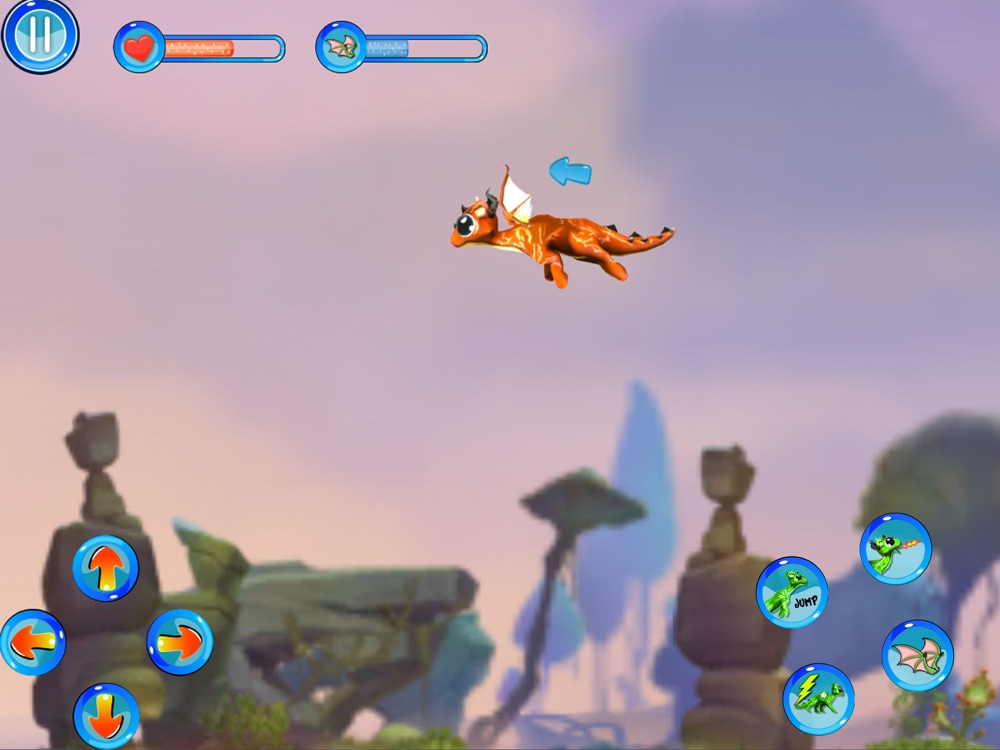Tap the up arrow movement button

click(x=105, y=568)
